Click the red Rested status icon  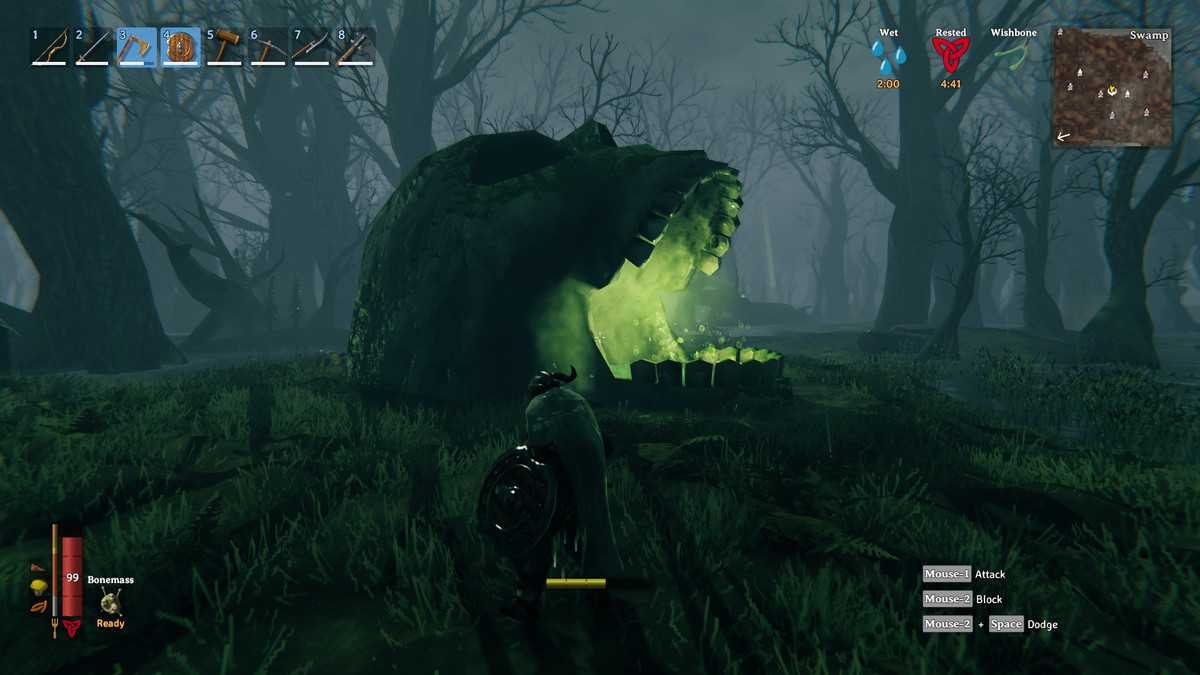coord(951,56)
